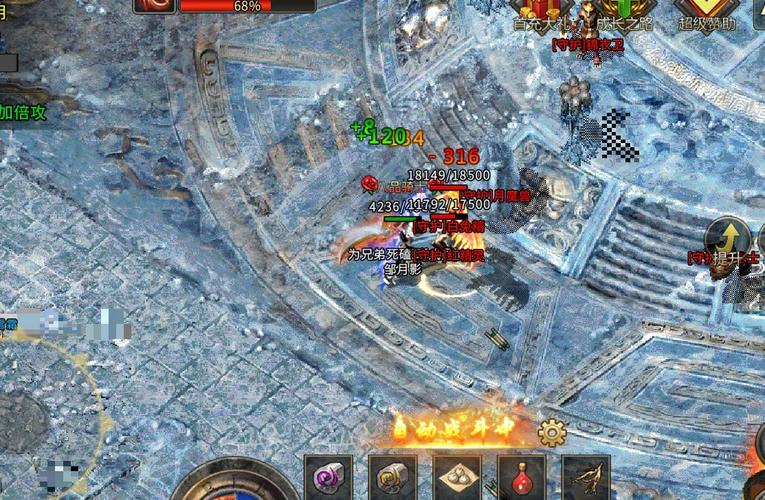Viewport: 765px width, 500px height.
Task: Drink the red health potion
Action: [521, 478]
